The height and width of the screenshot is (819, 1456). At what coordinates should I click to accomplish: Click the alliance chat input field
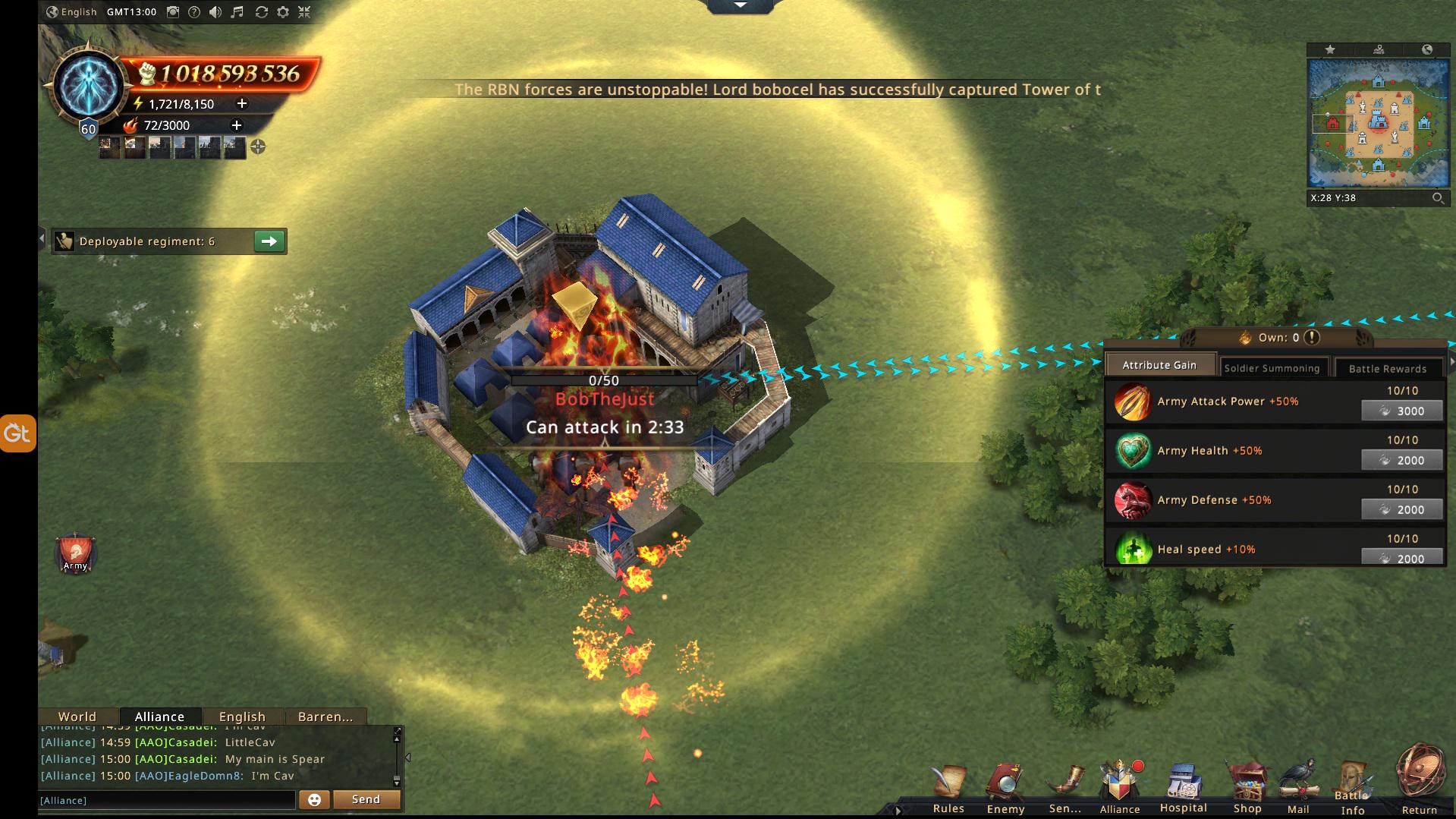click(x=167, y=800)
